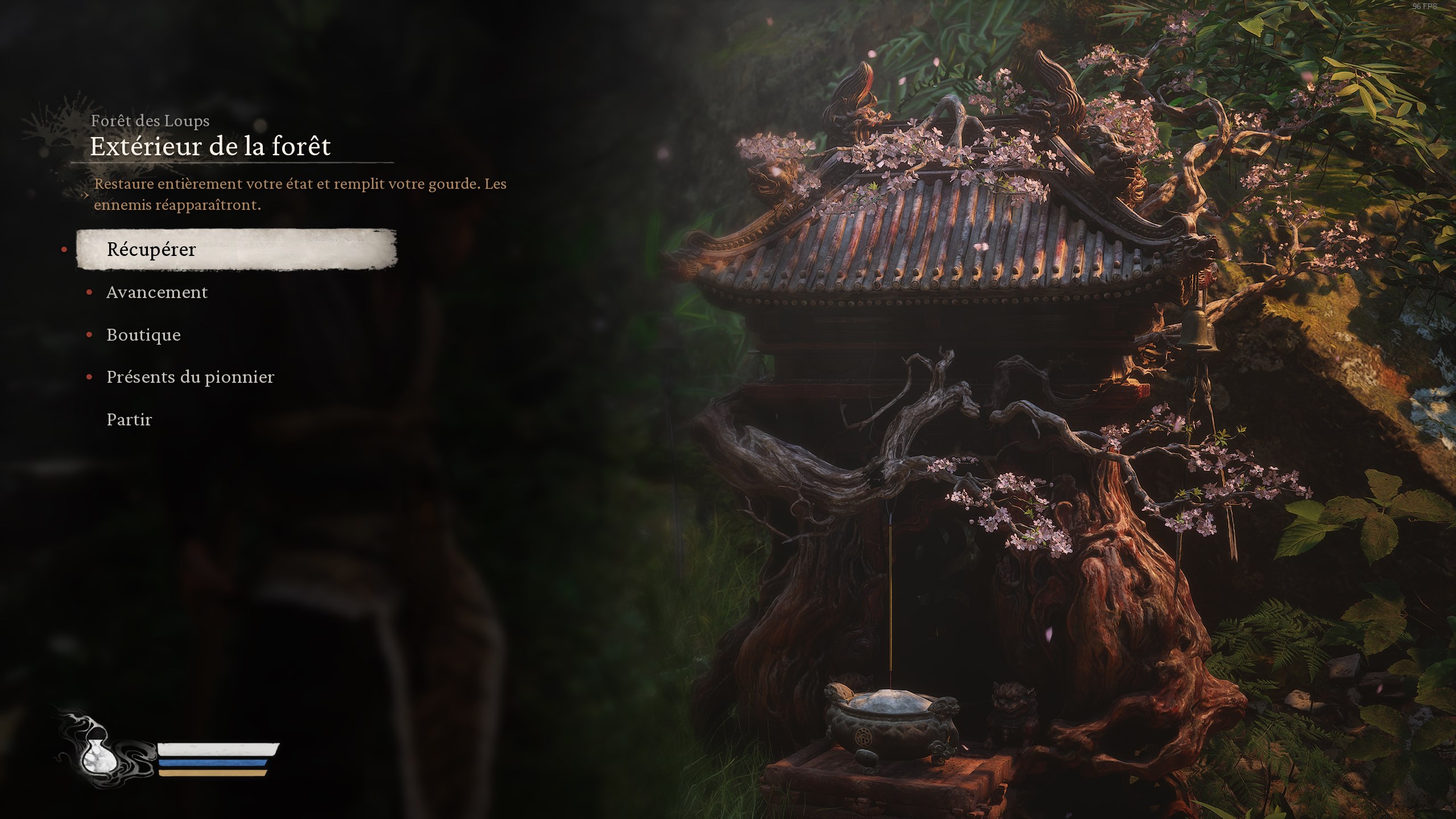Select the "Avancement" menu option

pos(157,292)
